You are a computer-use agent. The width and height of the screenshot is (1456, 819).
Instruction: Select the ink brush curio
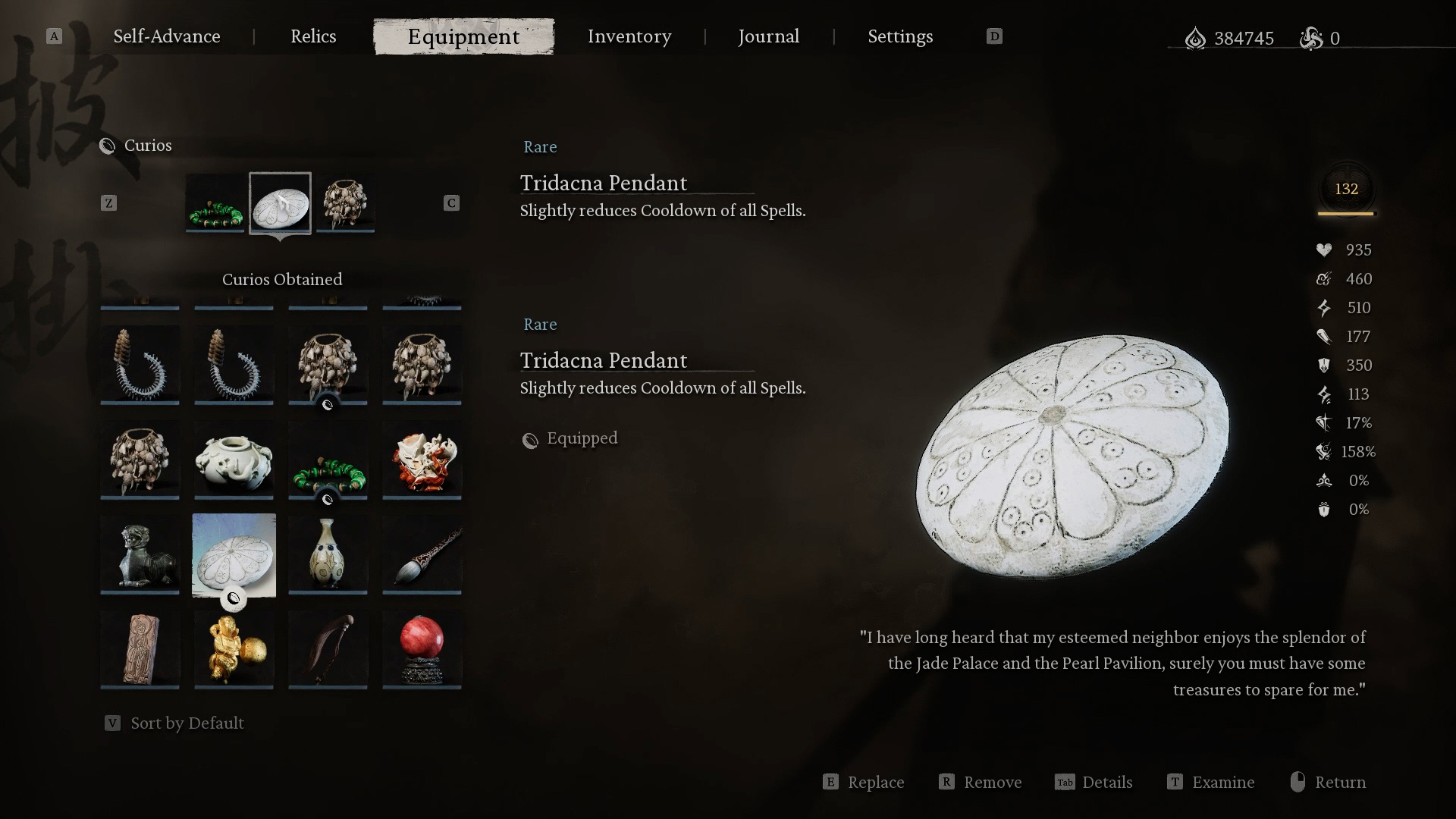(422, 554)
